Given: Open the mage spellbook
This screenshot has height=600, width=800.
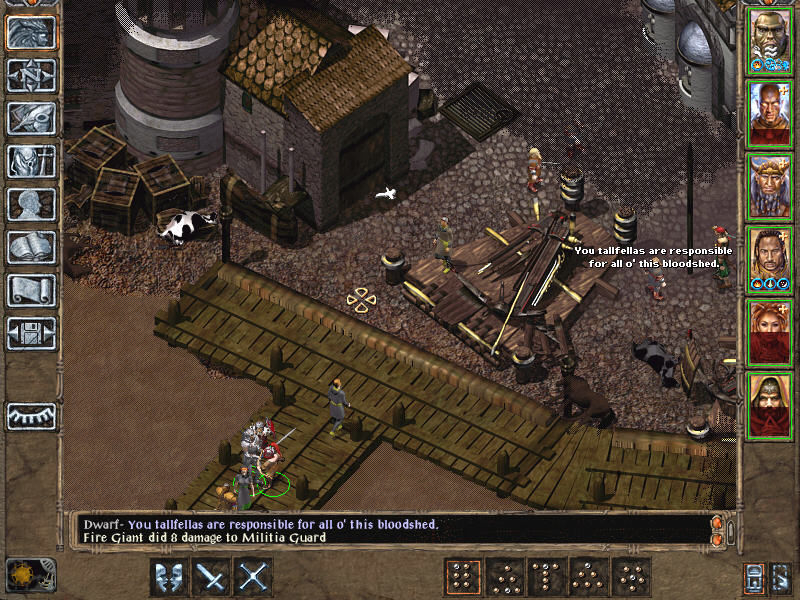Looking at the screenshot, I should pyautogui.click(x=32, y=248).
